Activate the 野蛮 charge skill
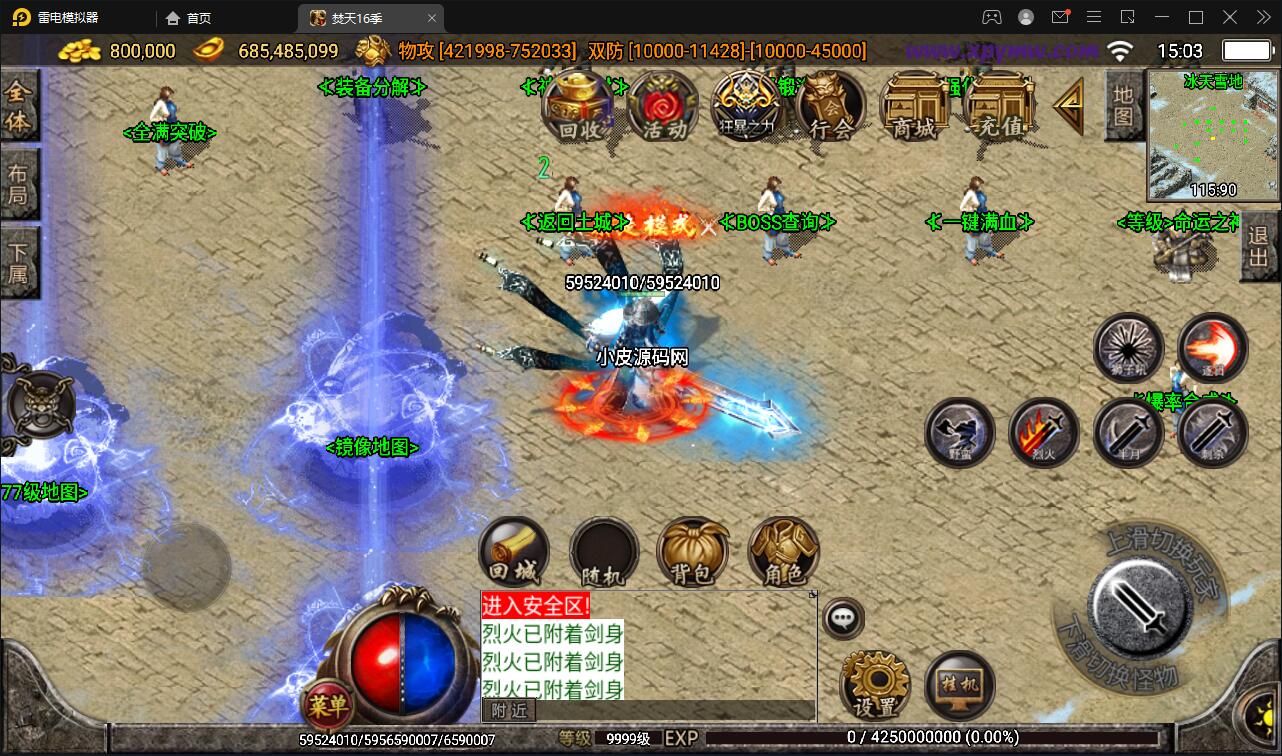The width and height of the screenshot is (1282, 756). point(959,433)
